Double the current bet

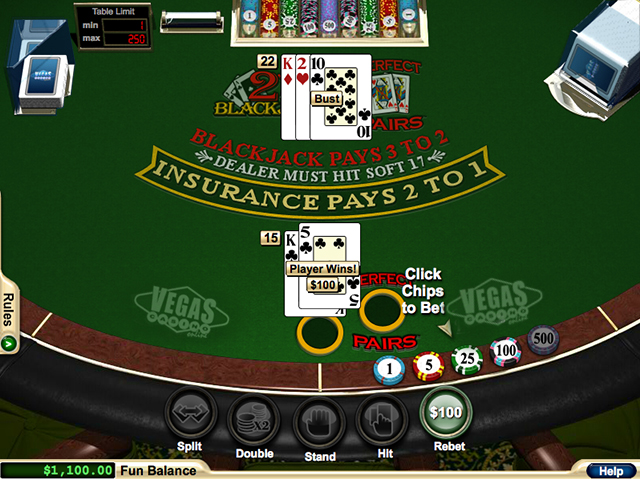tap(254, 420)
